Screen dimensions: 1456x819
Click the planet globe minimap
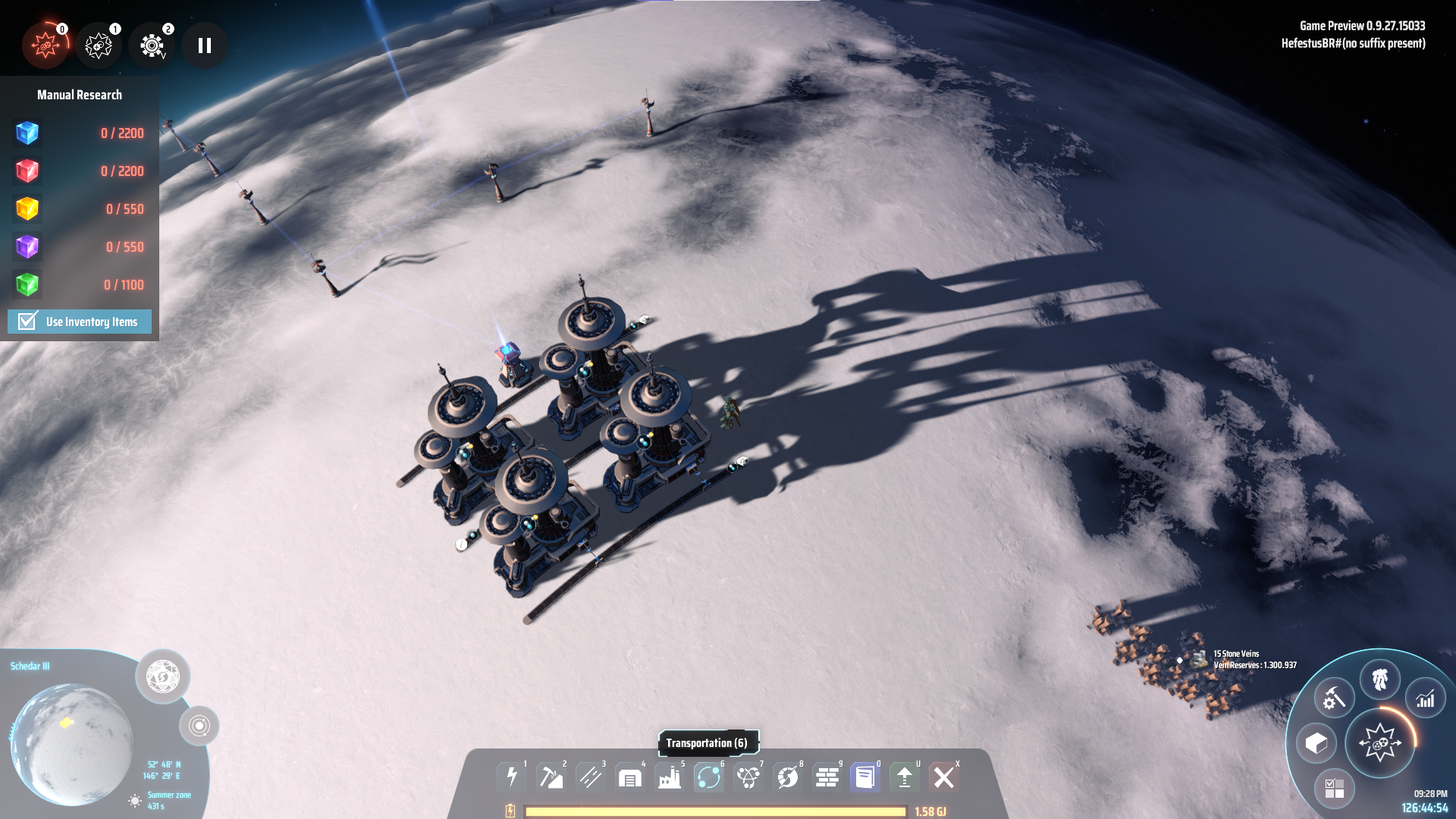[72, 743]
